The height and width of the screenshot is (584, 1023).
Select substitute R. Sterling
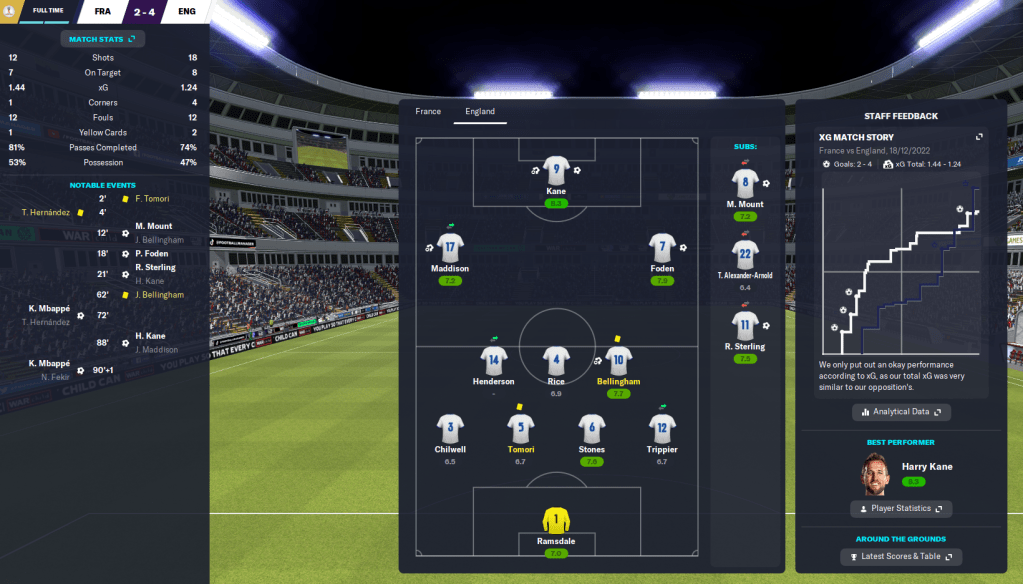point(745,326)
